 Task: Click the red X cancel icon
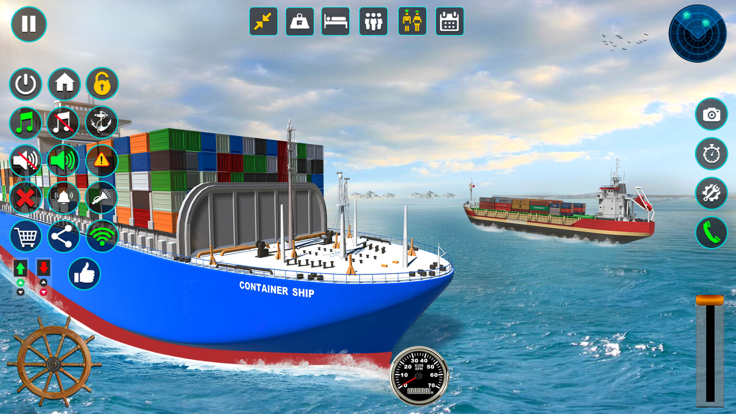(x=26, y=198)
